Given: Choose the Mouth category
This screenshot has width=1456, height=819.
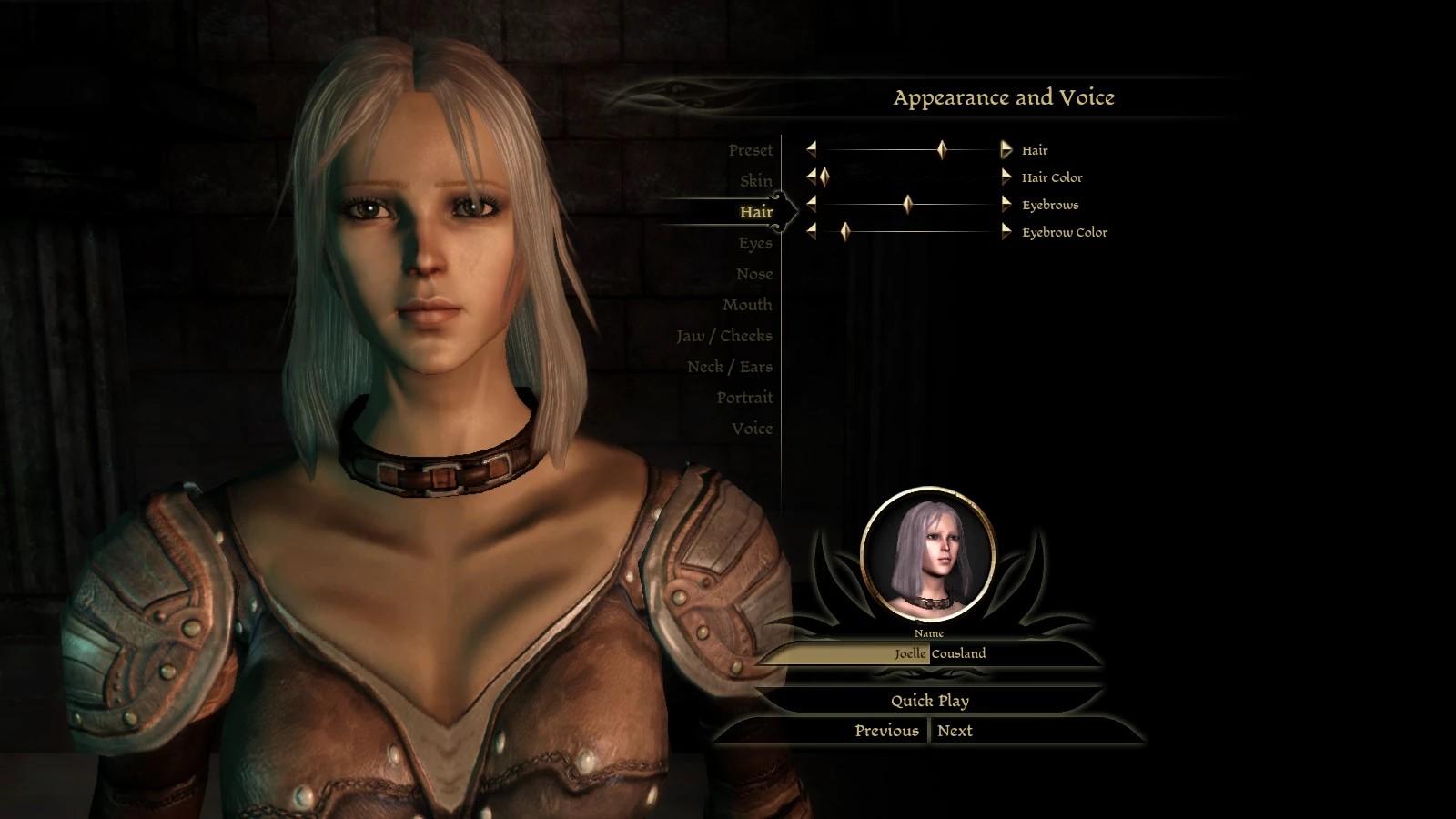Looking at the screenshot, I should tap(746, 305).
